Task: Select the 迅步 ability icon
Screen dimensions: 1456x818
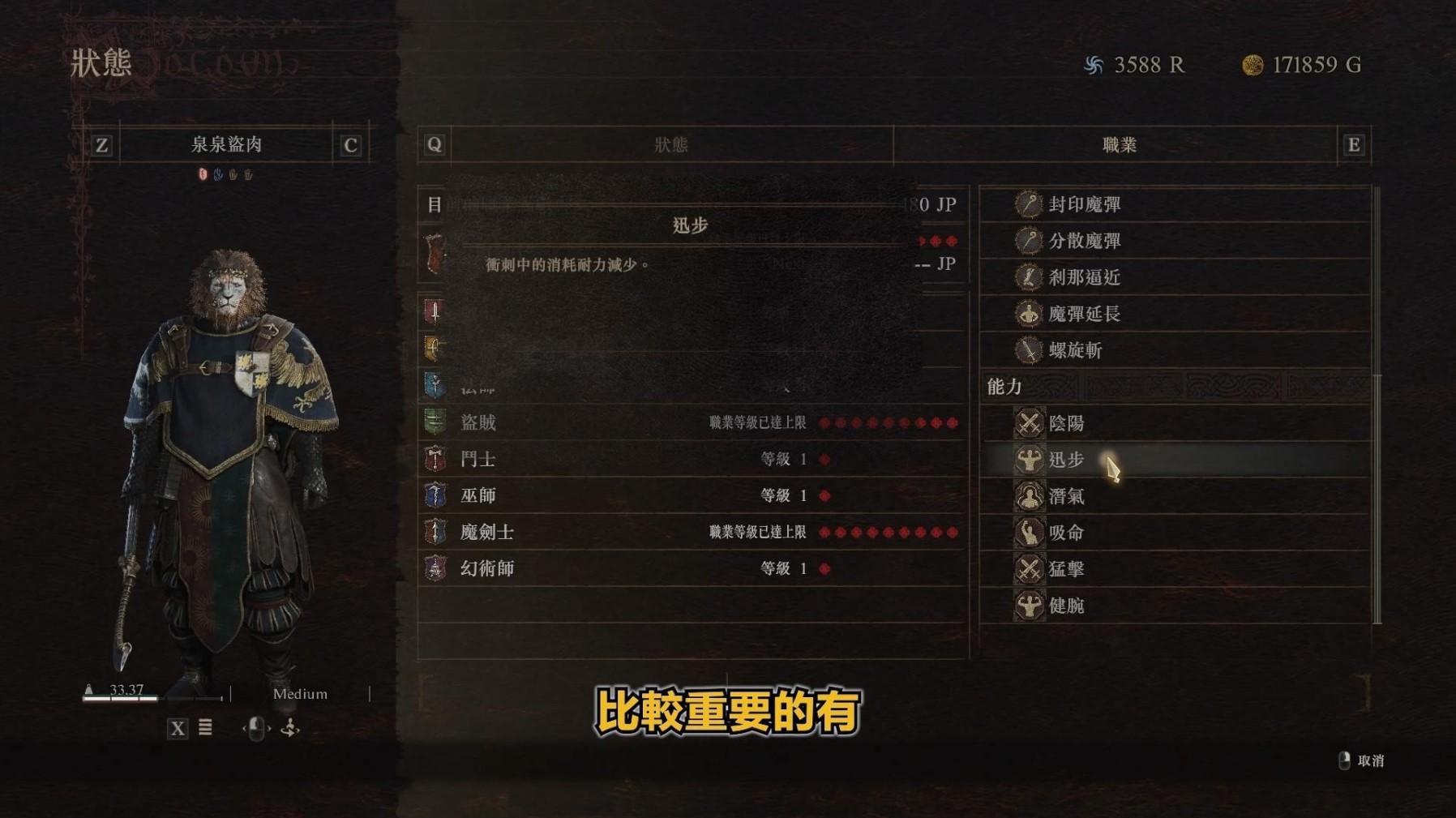Action: click(x=1028, y=460)
